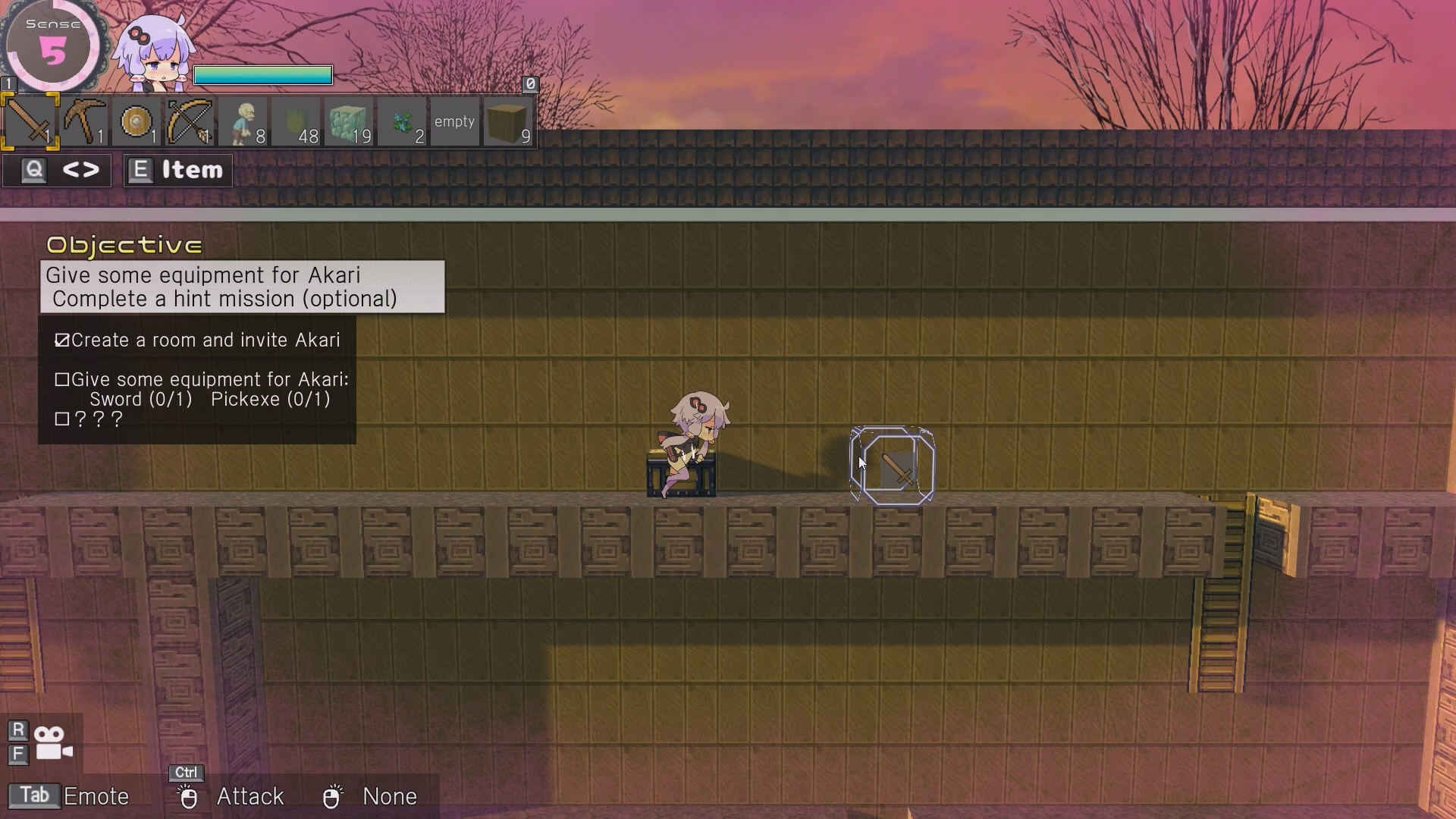
Task: Click the camera icon
Action: click(53, 743)
